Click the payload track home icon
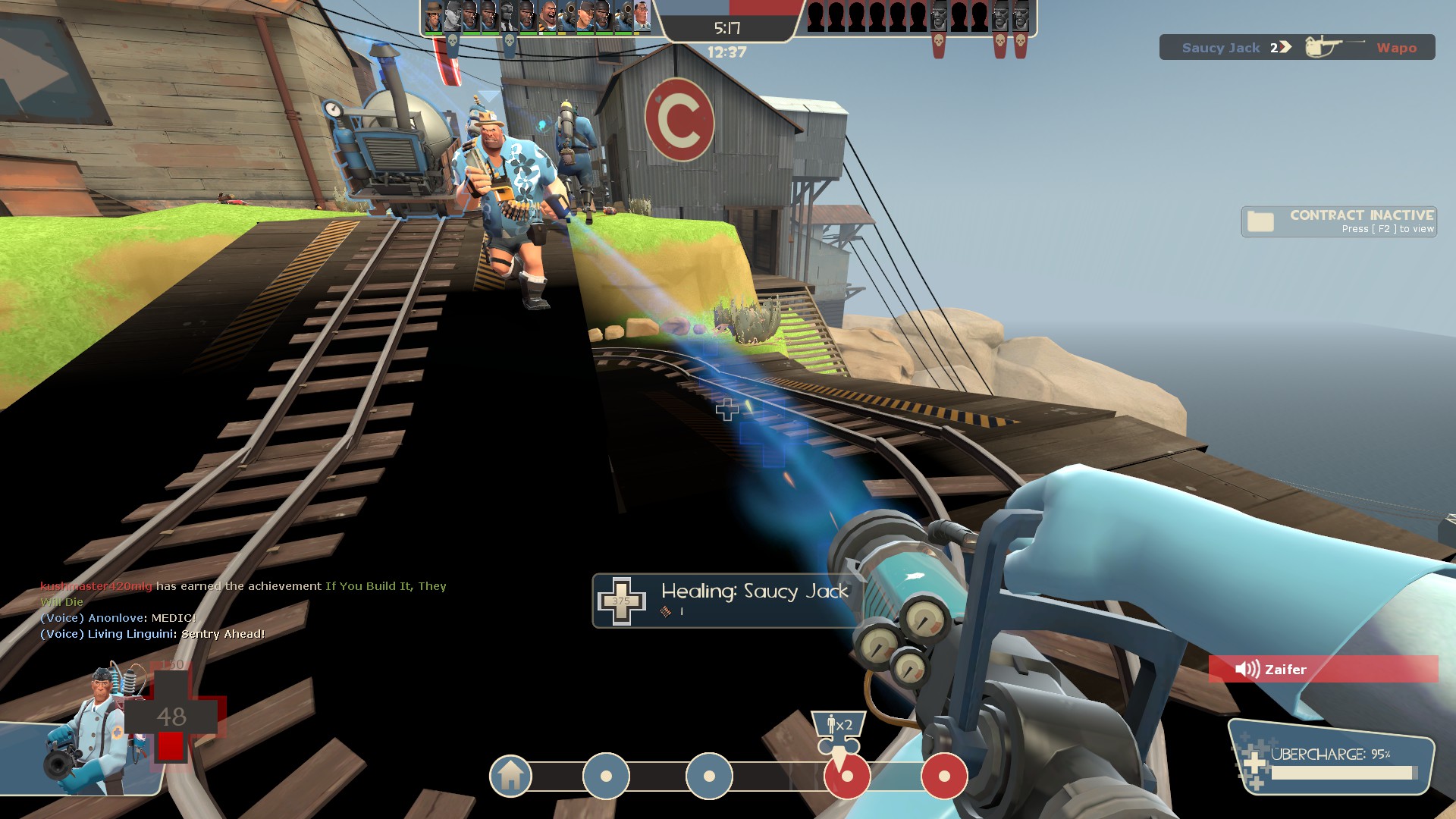The height and width of the screenshot is (819, 1456). pyautogui.click(x=510, y=776)
